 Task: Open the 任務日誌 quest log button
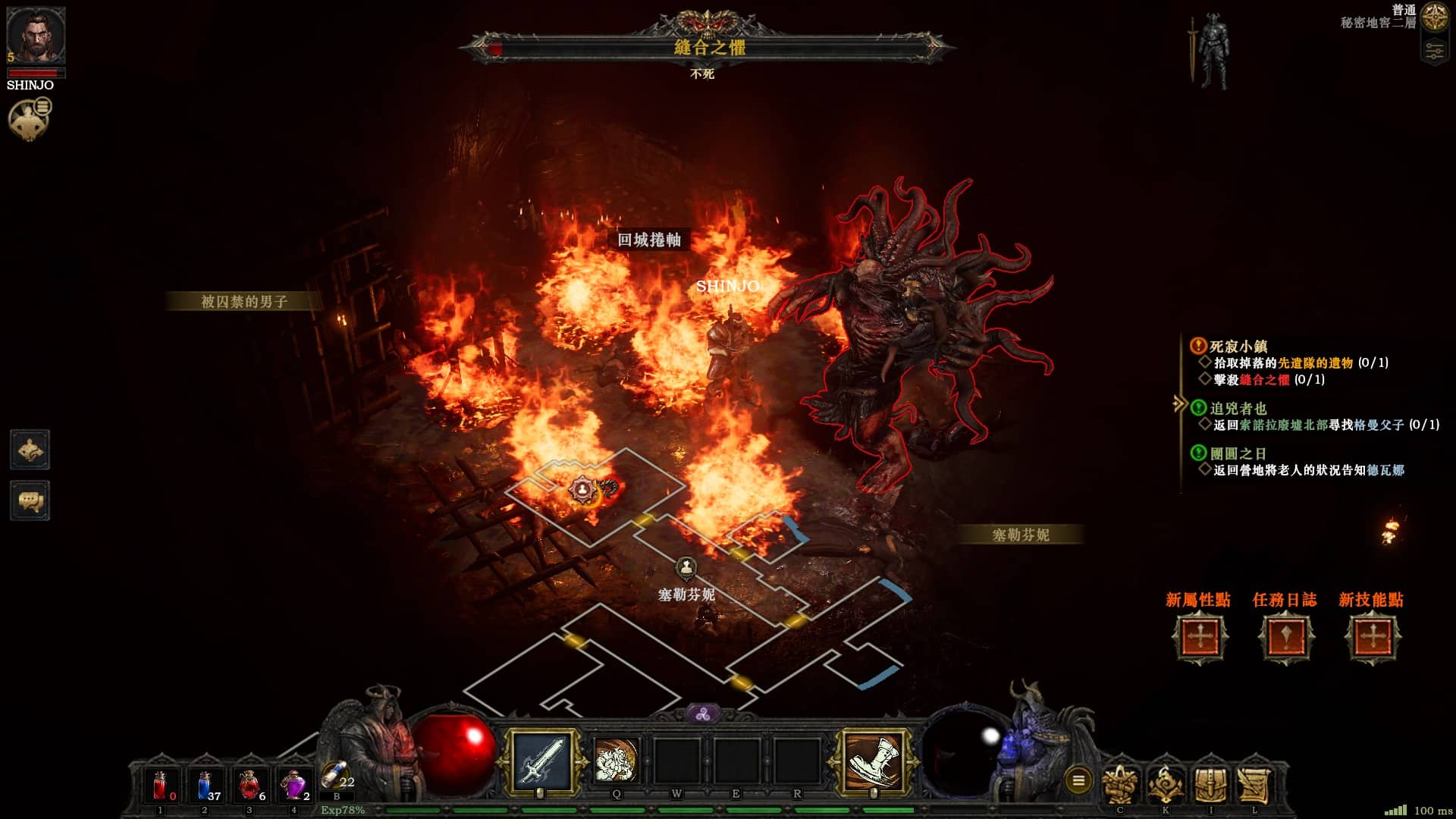coord(1285,637)
